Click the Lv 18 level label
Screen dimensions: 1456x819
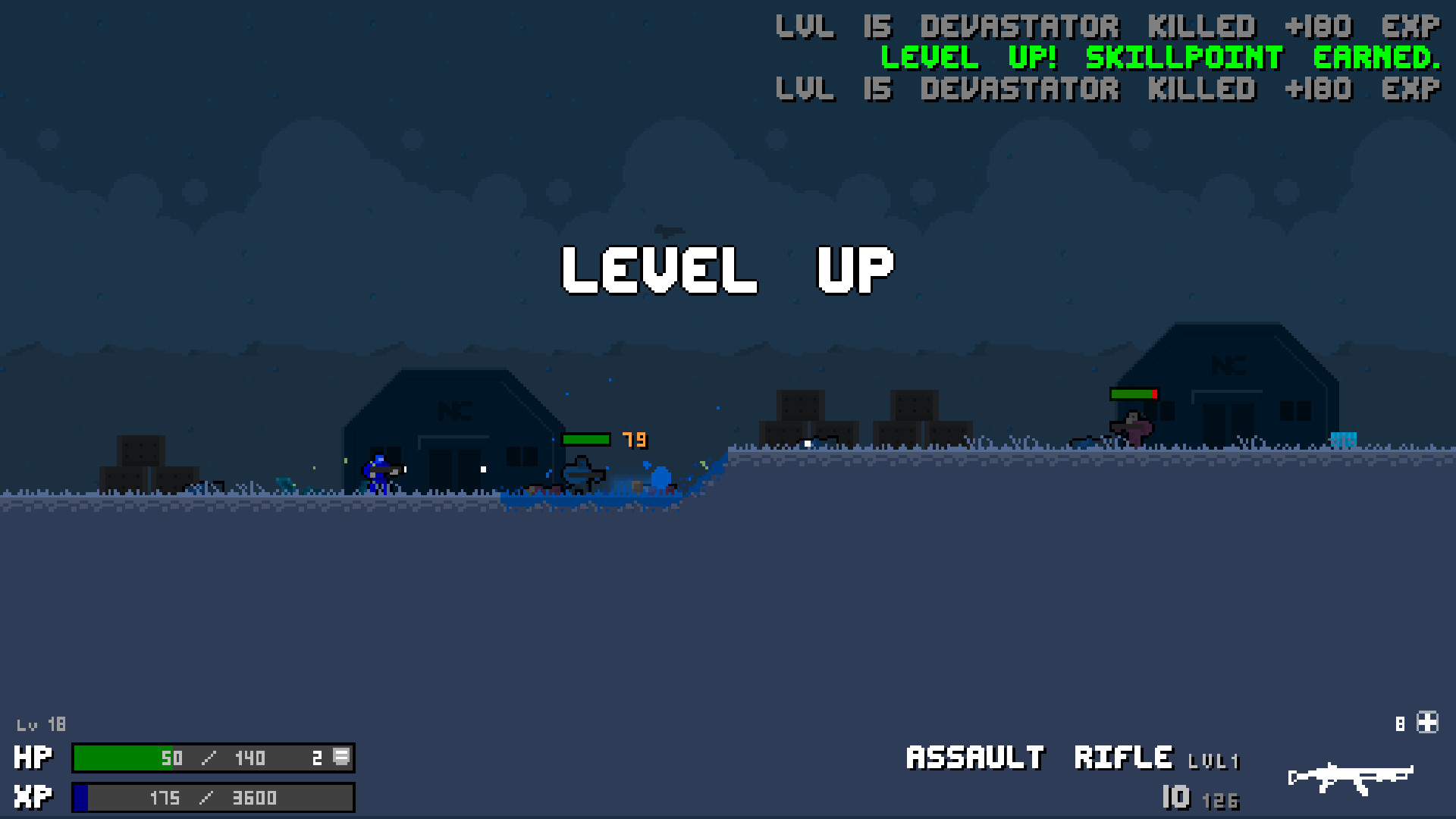coord(42,724)
